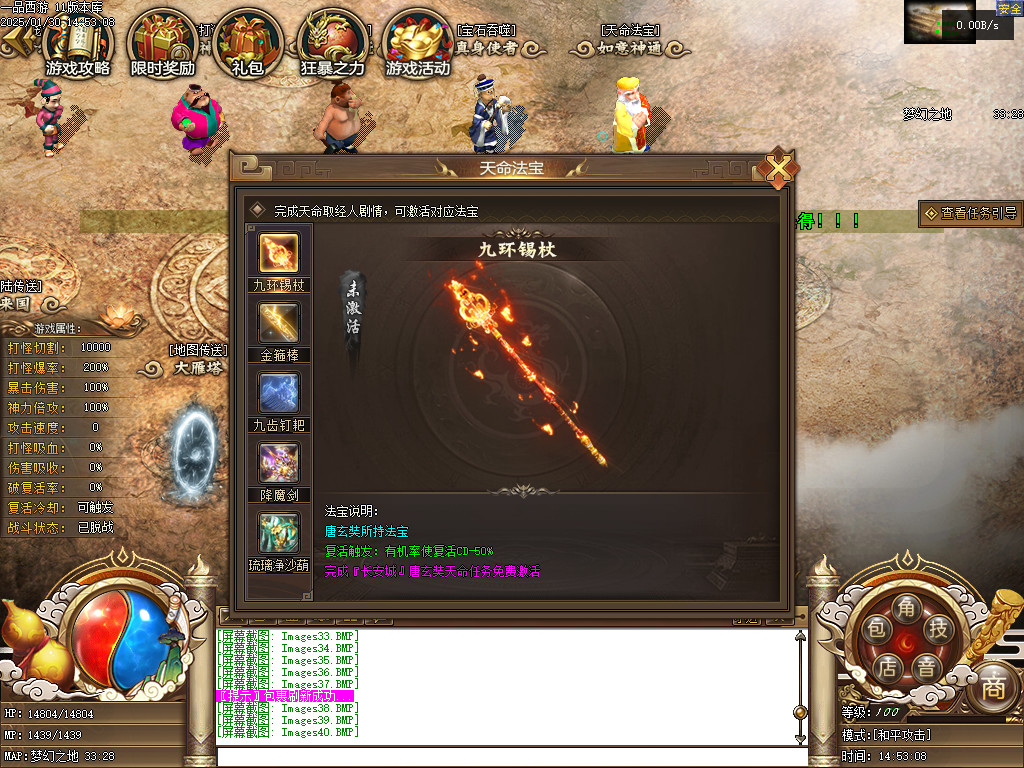Viewport: 1024px width, 768px height.
Task: Select the 琉璃净沙葫 treasure icon
Action: 278,533
